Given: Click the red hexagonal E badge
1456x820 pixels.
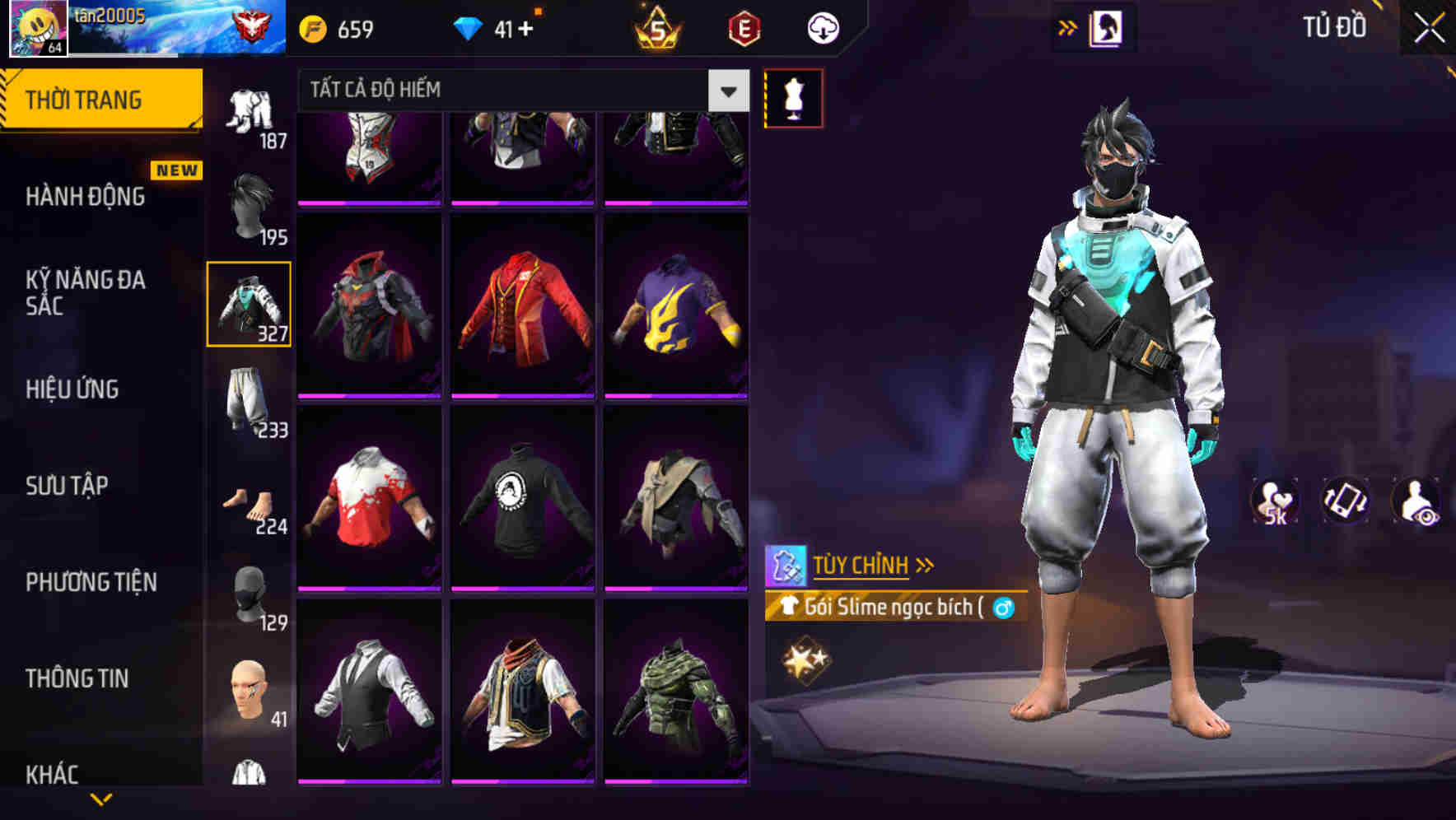Looking at the screenshot, I should (x=744, y=28).
